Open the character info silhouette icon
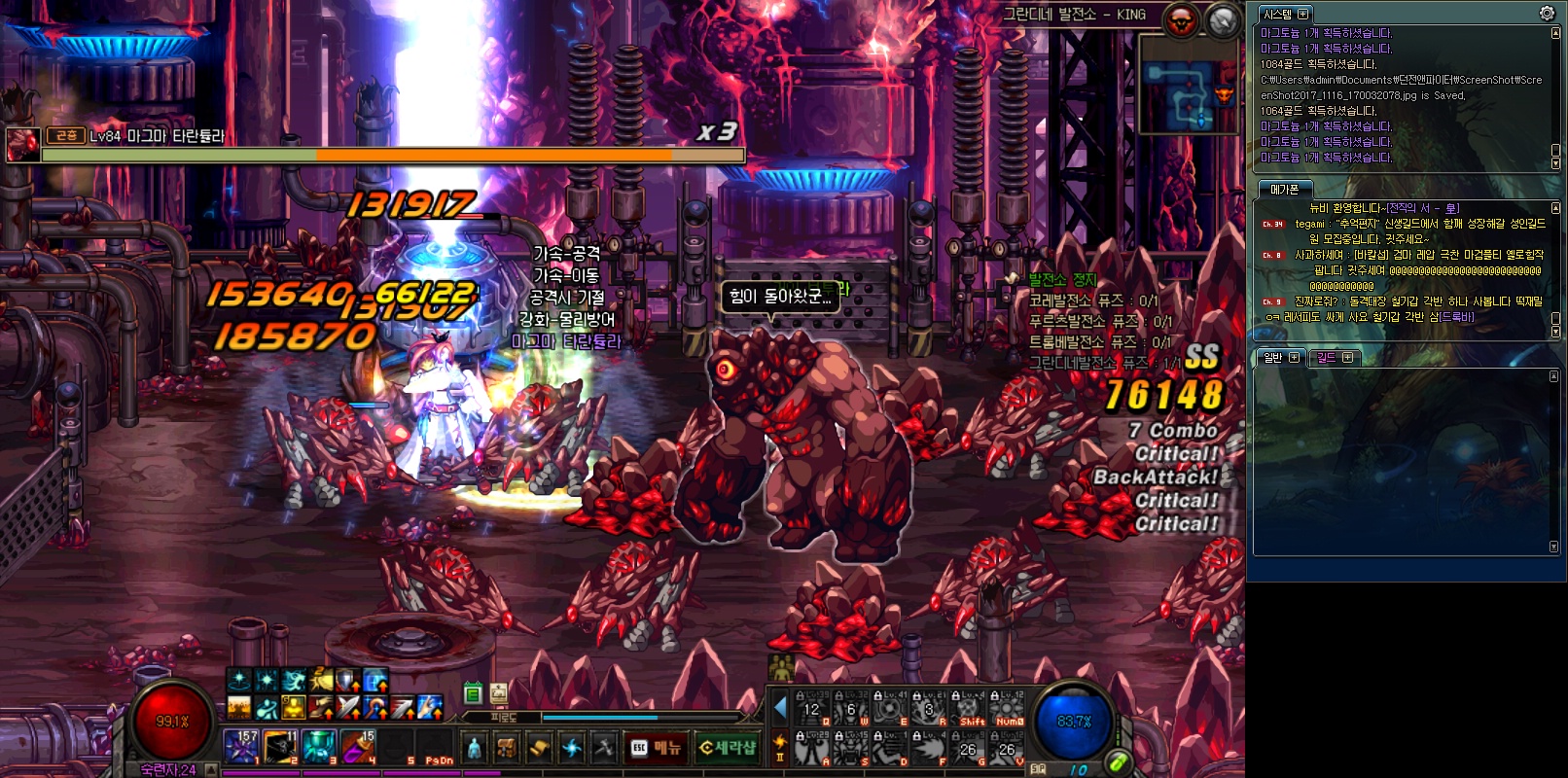The width and height of the screenshot is (1568, 778). (x=474, y=747)
